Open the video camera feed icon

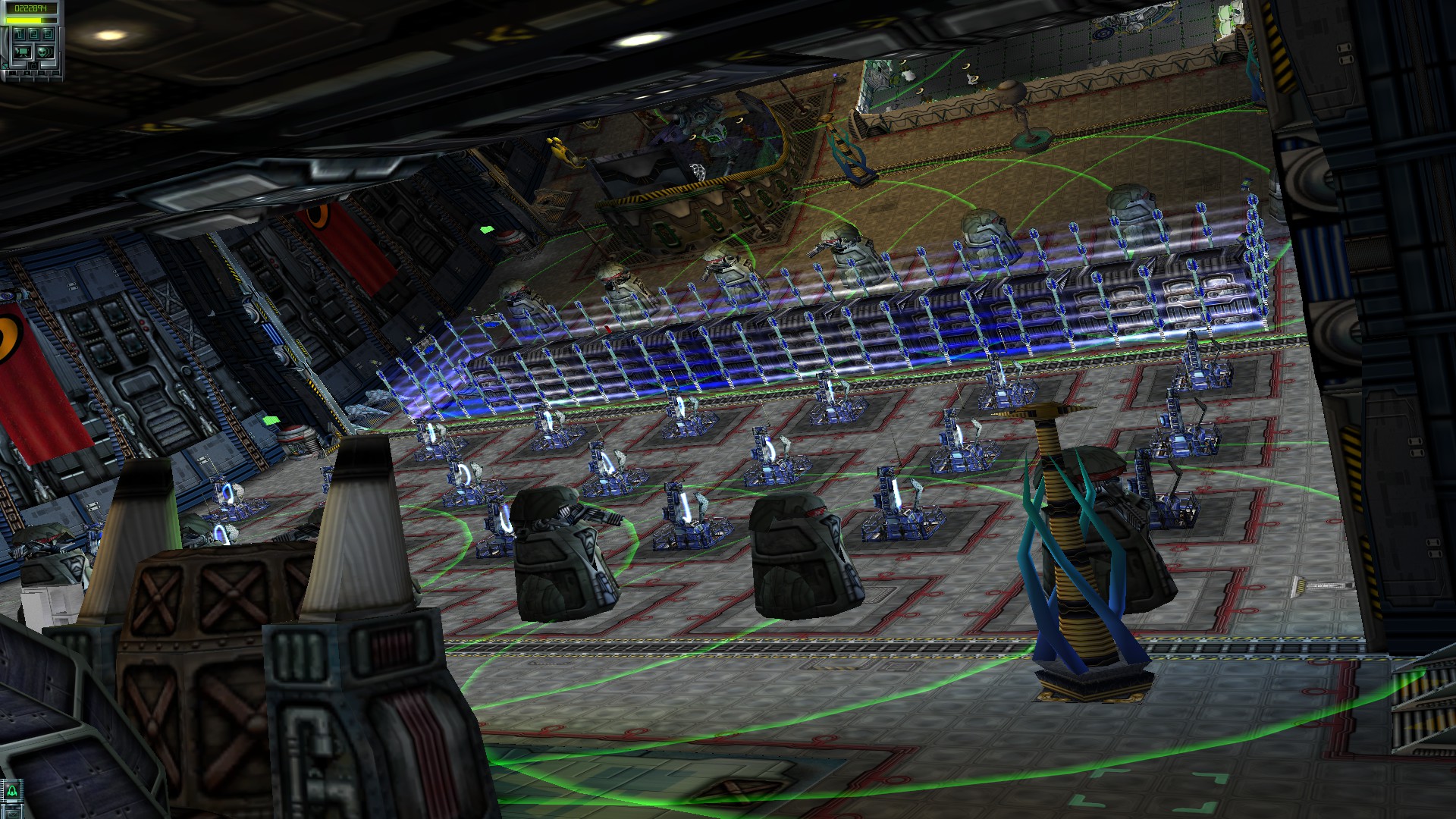tap(23, 52)
